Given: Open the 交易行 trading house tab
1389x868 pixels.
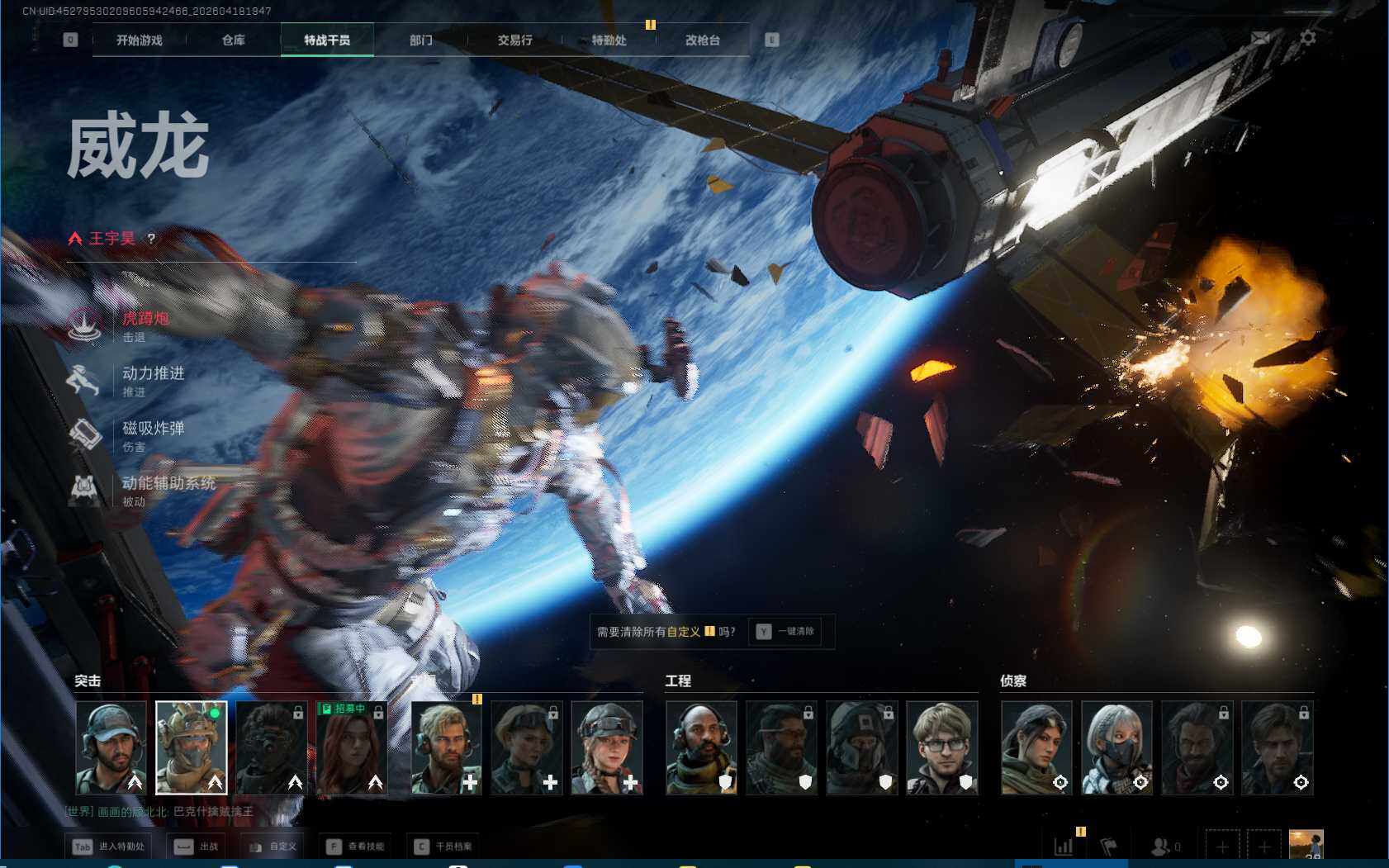Looking at the screenshot, I should point(514,40).
